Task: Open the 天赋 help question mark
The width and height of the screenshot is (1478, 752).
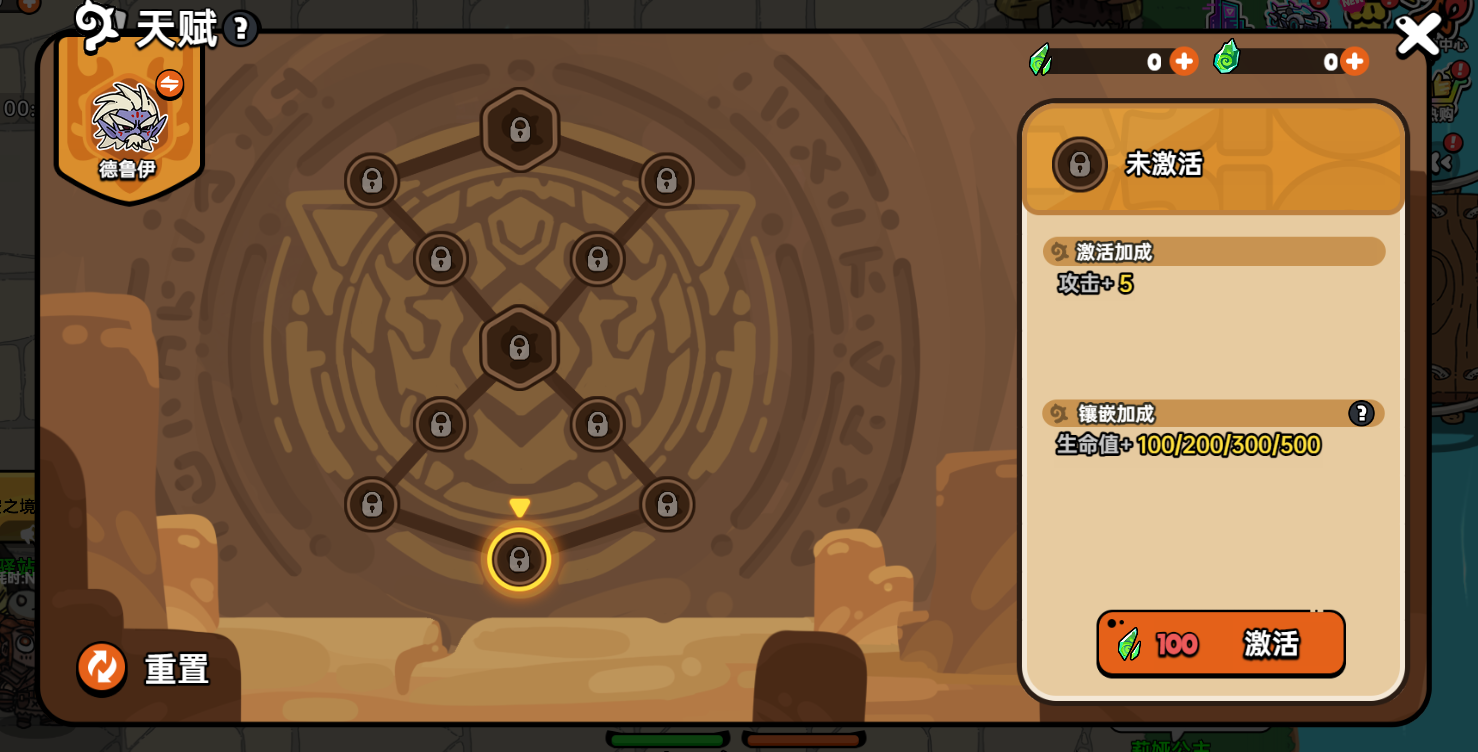Action: 240,28
